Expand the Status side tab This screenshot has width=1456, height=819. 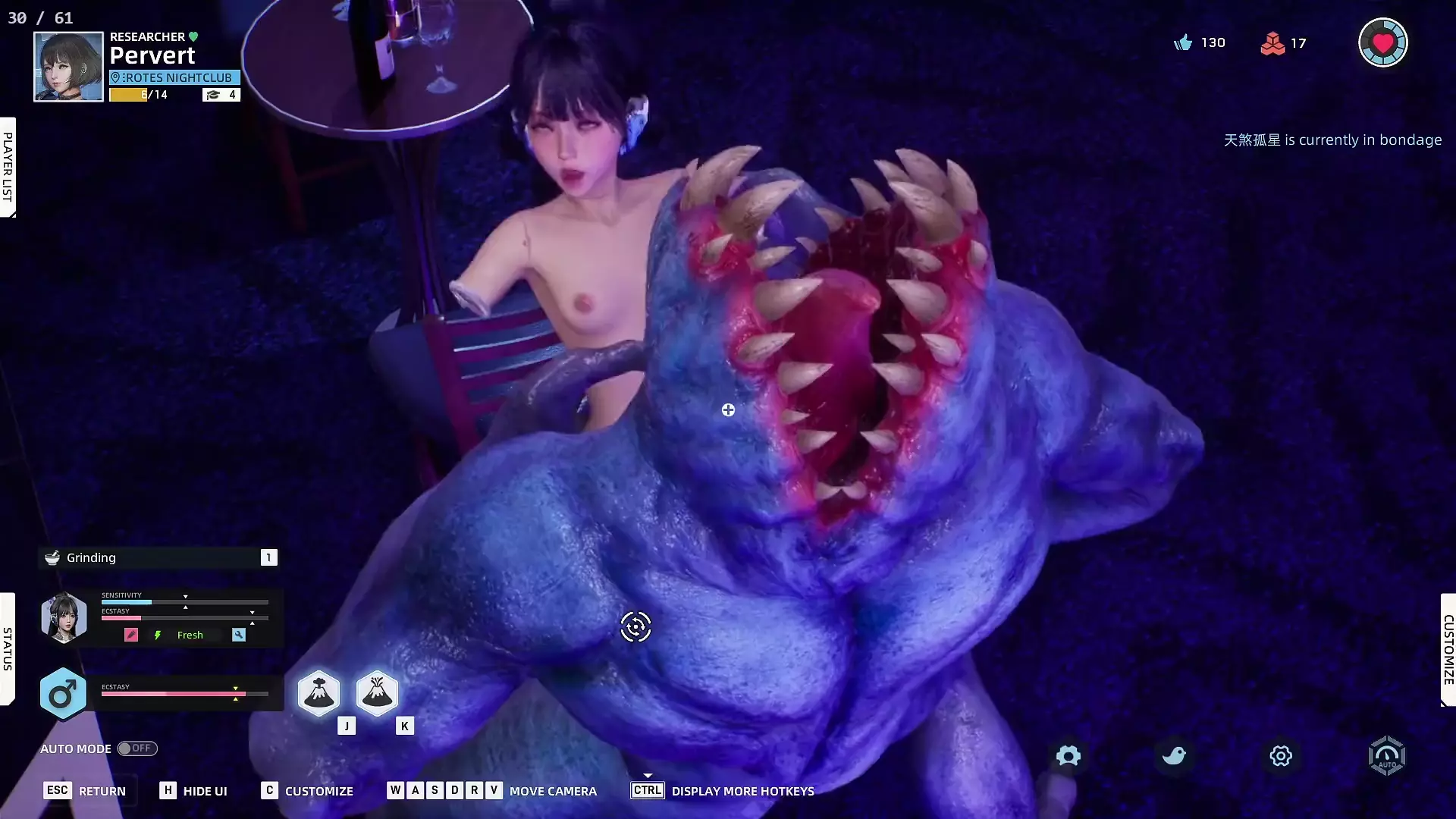click(8, 648)
